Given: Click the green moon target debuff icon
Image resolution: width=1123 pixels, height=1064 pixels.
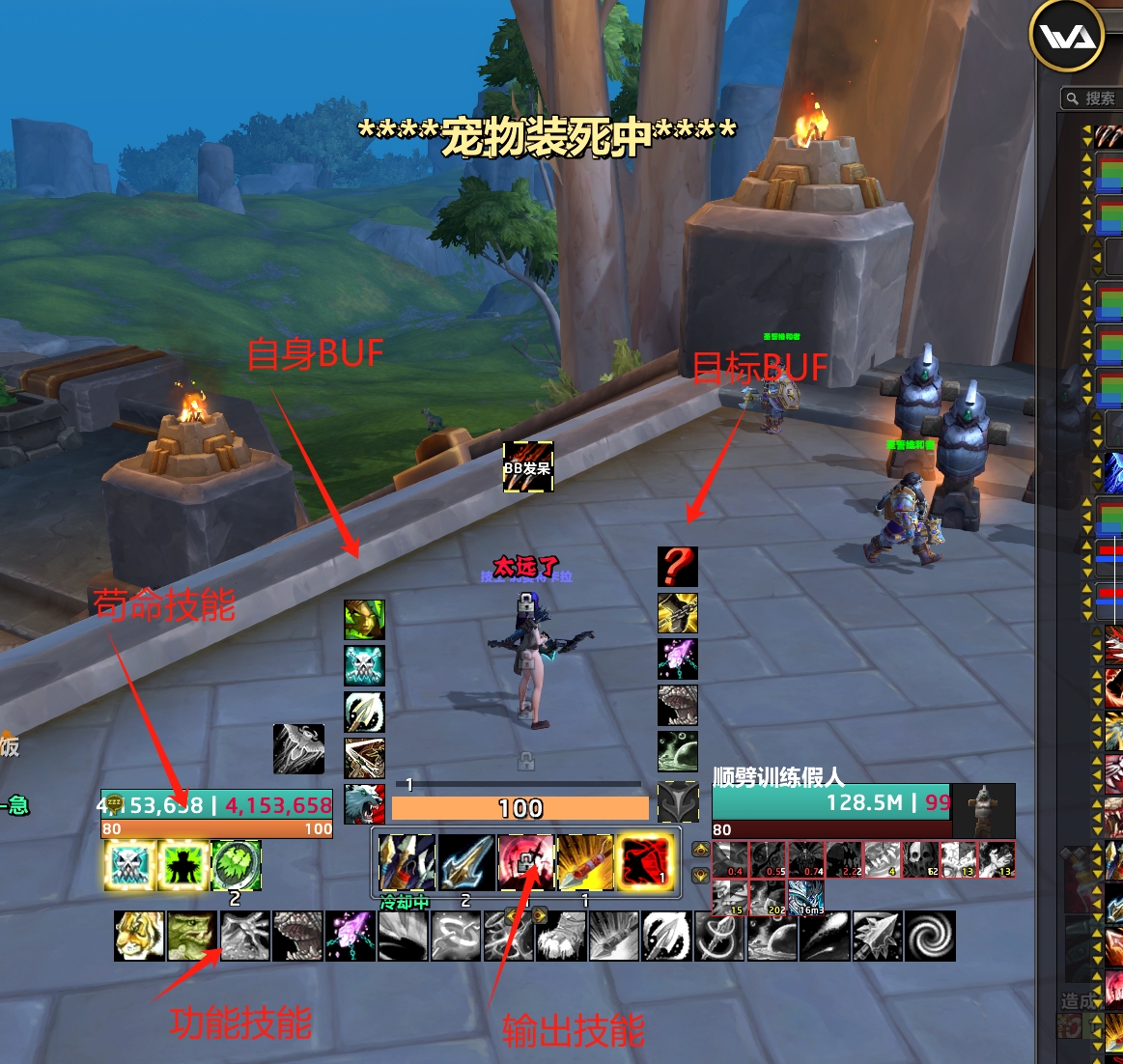Looking at the screenshot, I should point(678,751).
